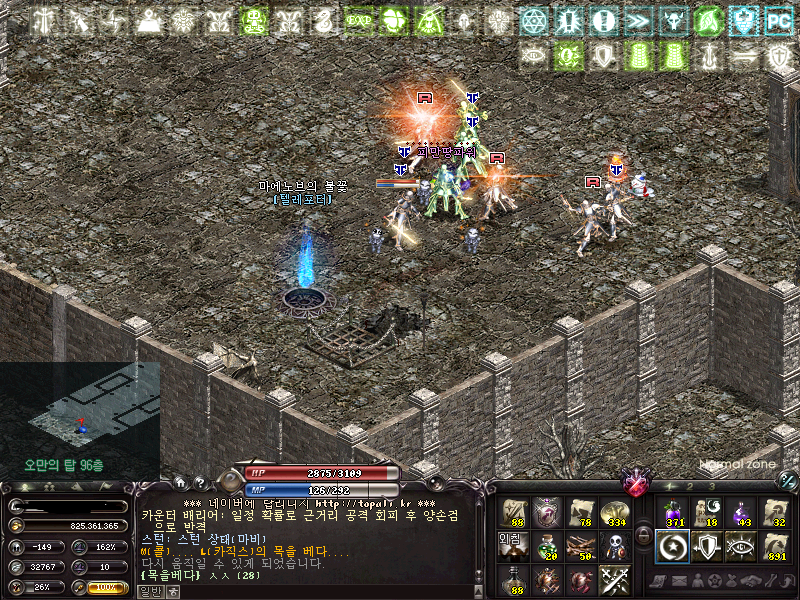Select the eye skill slot
This screenshot has height=600, width=800.
740,546
